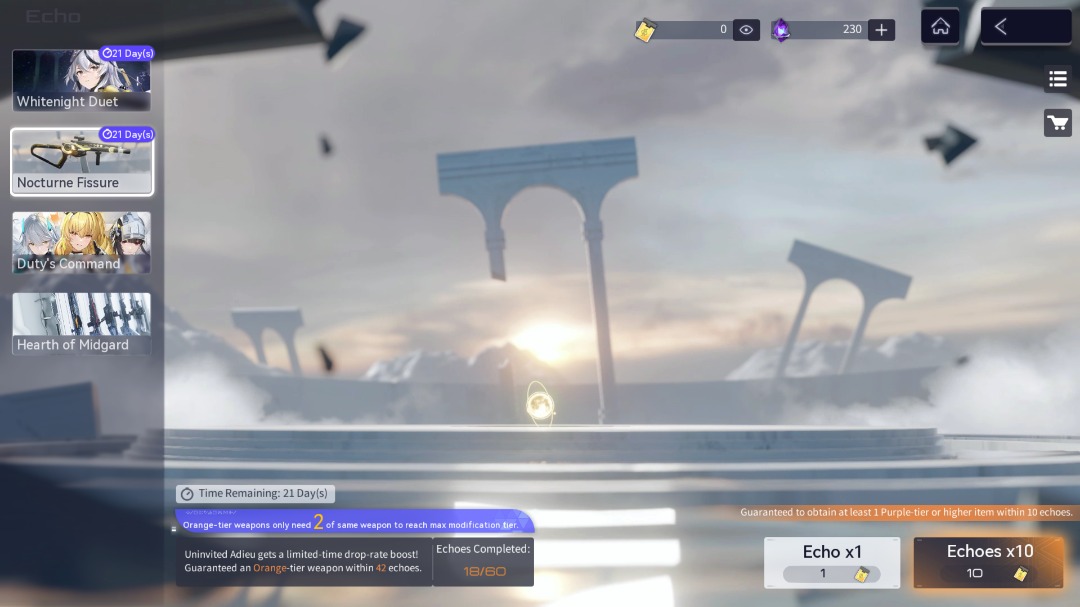Open the list details icon
Viewport: 1080px width, 607px height.
tap(1057, 79)
